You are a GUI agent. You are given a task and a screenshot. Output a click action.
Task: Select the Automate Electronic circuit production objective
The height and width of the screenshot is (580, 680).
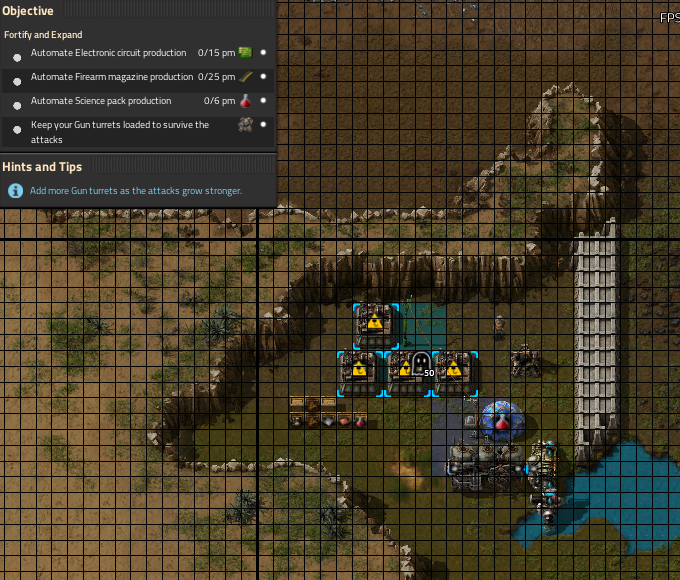coord(108,53)
